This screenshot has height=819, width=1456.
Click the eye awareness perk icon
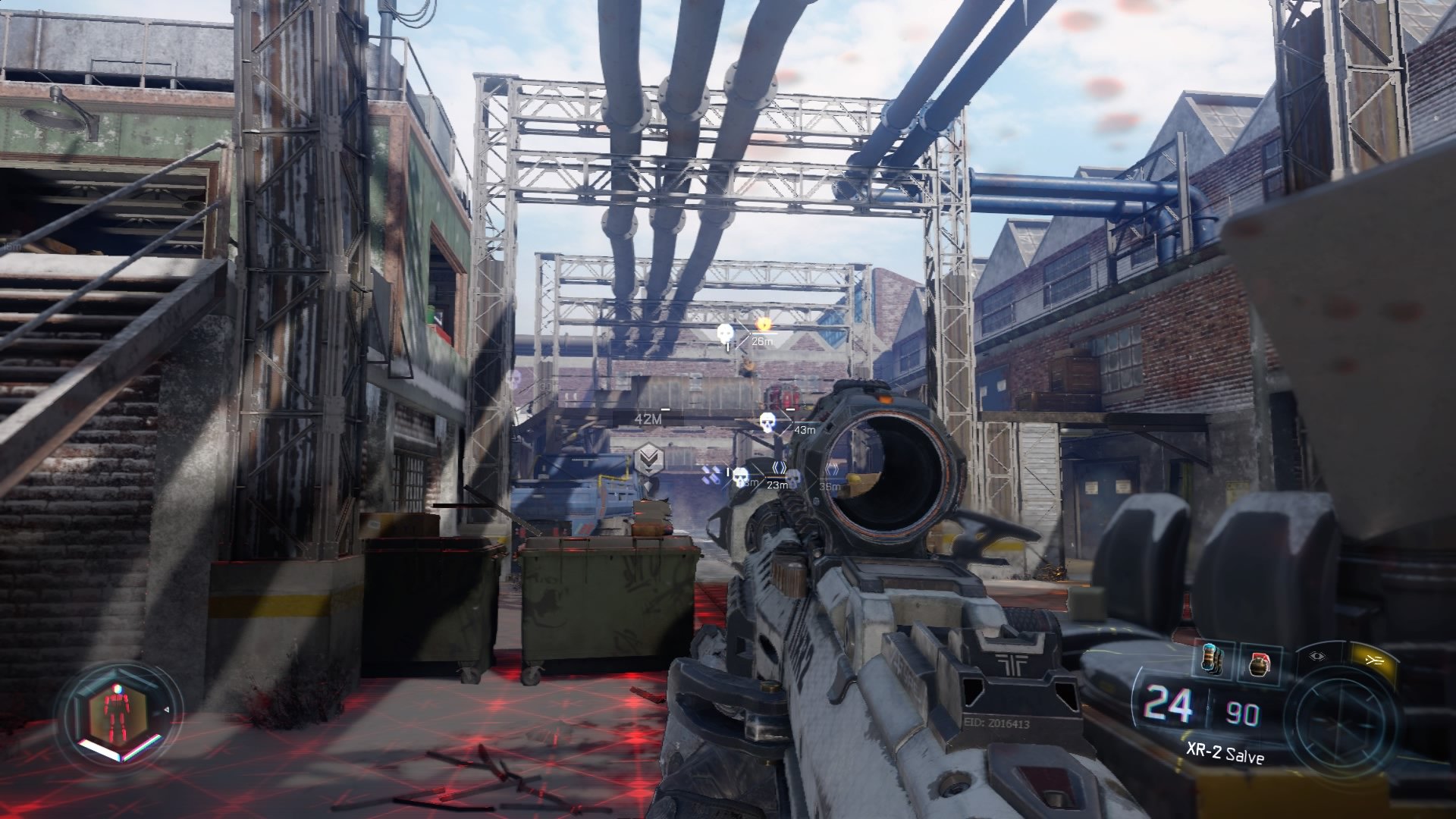click(1316, 655)
